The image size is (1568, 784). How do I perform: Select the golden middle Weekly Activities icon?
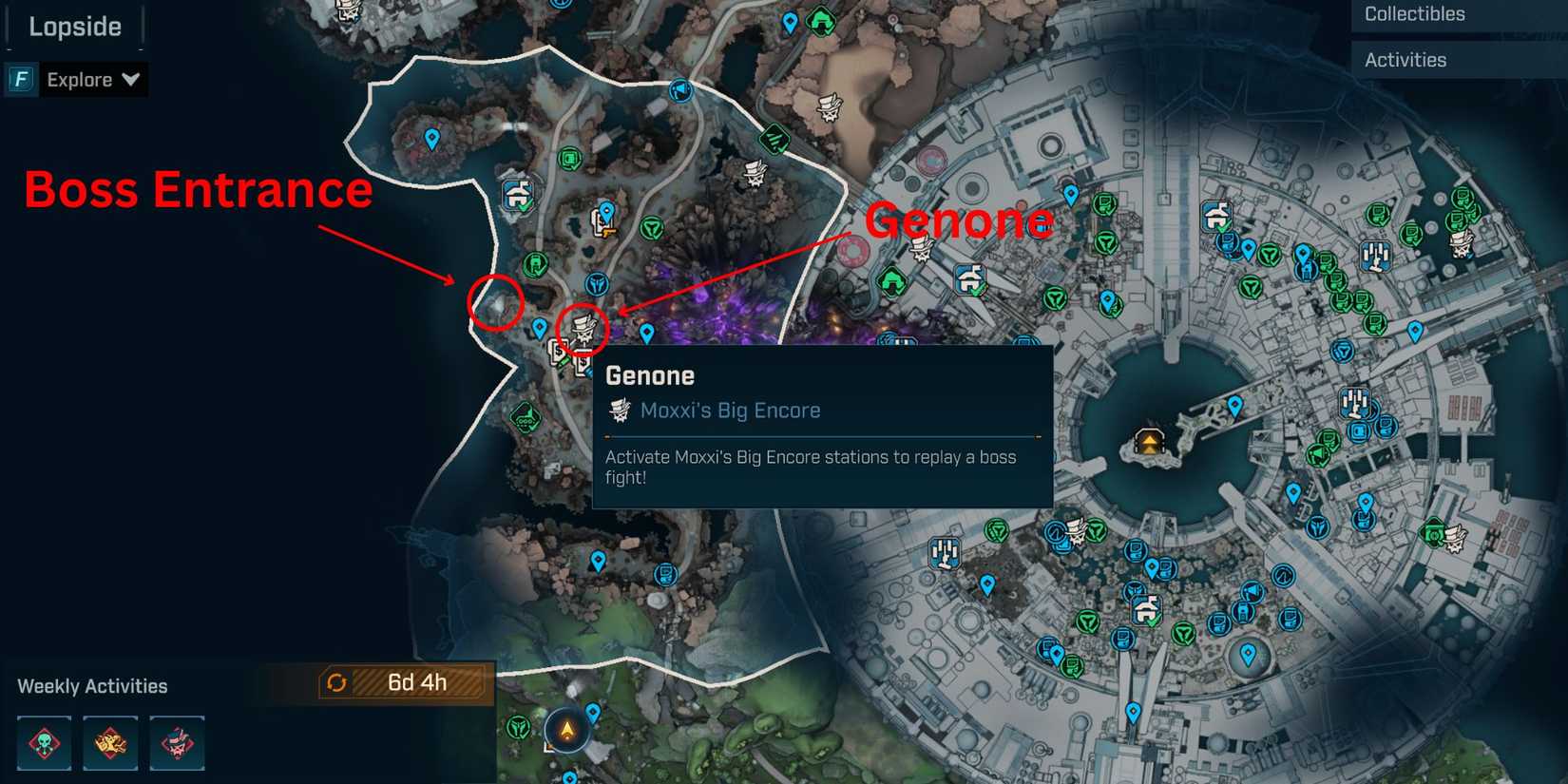(x=110, y=744)
